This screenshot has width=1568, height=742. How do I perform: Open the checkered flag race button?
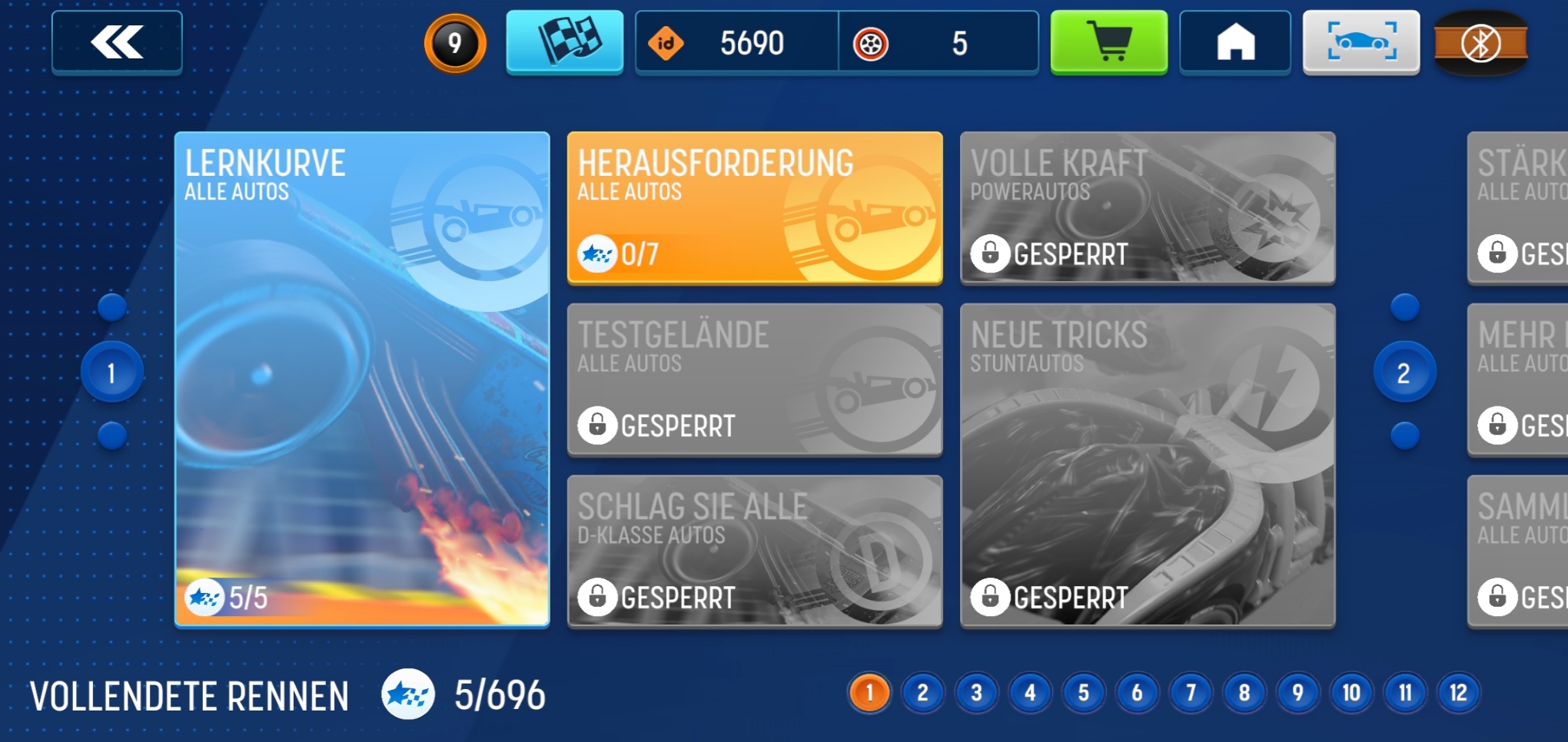click(x=564, y=42)
